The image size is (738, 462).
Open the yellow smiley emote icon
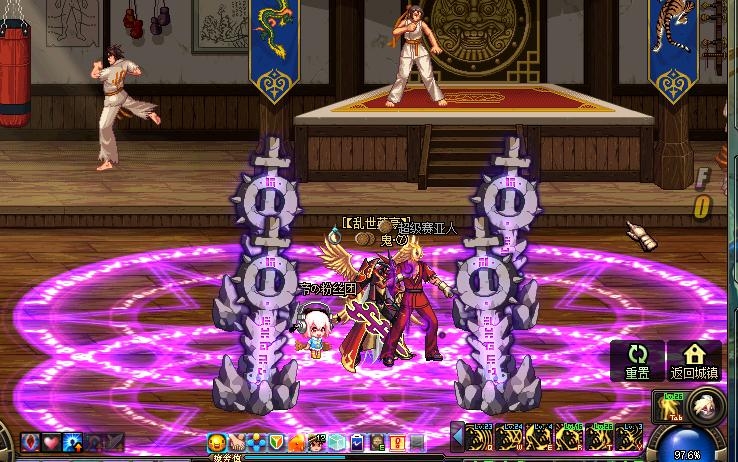[216, 442]
